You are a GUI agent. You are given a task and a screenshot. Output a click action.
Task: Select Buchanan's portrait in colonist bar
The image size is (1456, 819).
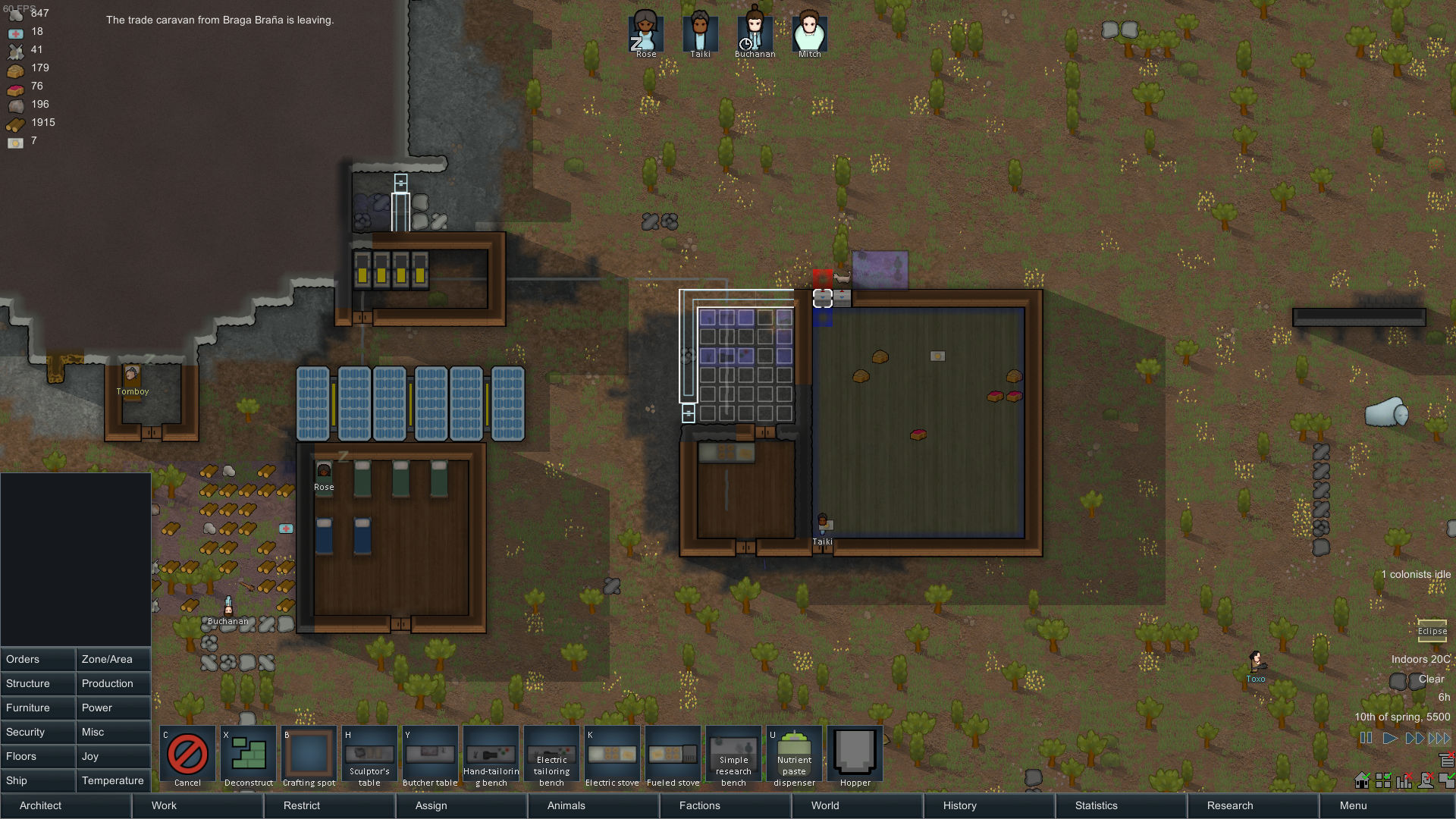pos(755,33)
